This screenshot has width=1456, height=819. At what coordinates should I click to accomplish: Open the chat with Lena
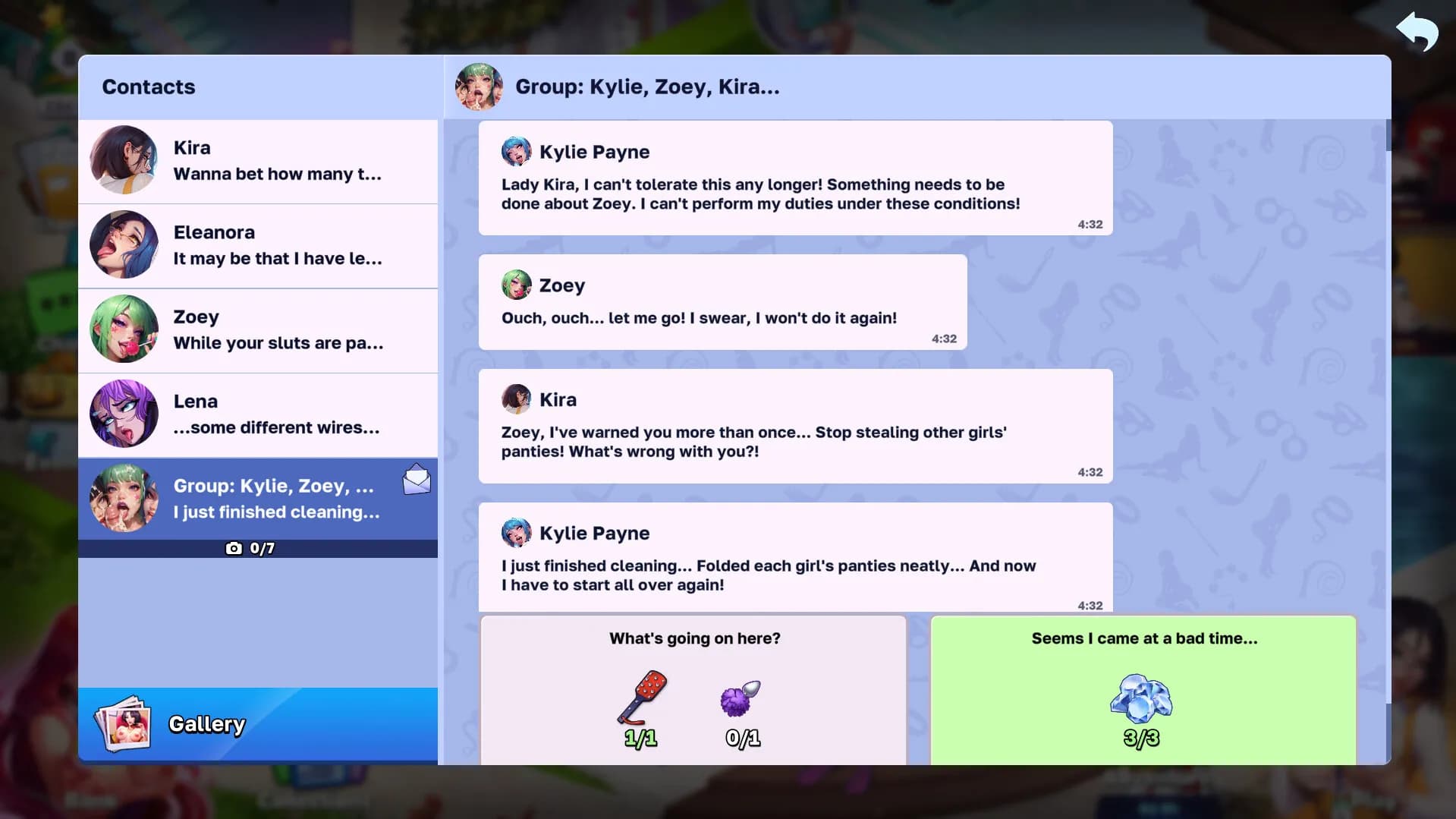258,414
